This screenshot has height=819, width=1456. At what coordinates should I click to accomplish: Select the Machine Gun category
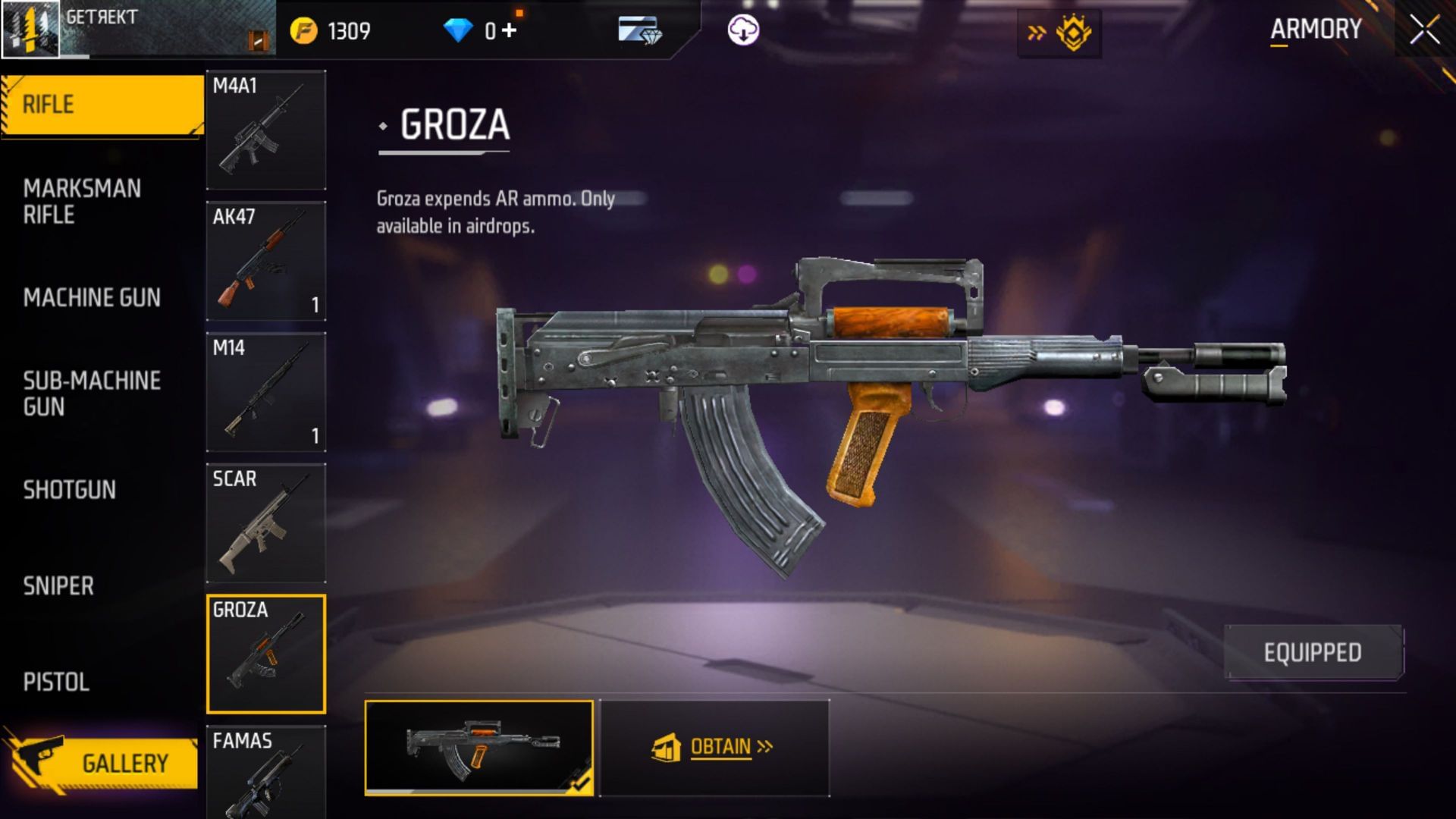(x=92, y=297)
